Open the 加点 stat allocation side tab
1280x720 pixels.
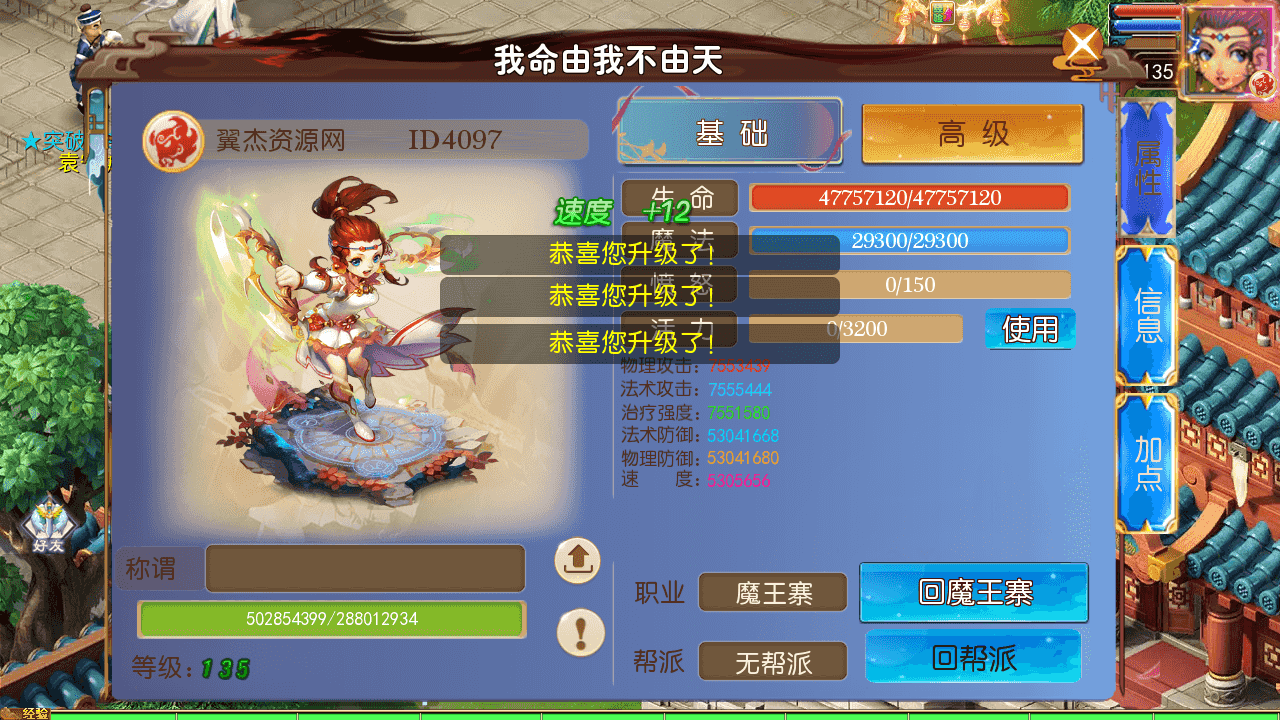tap(1146, 462)
